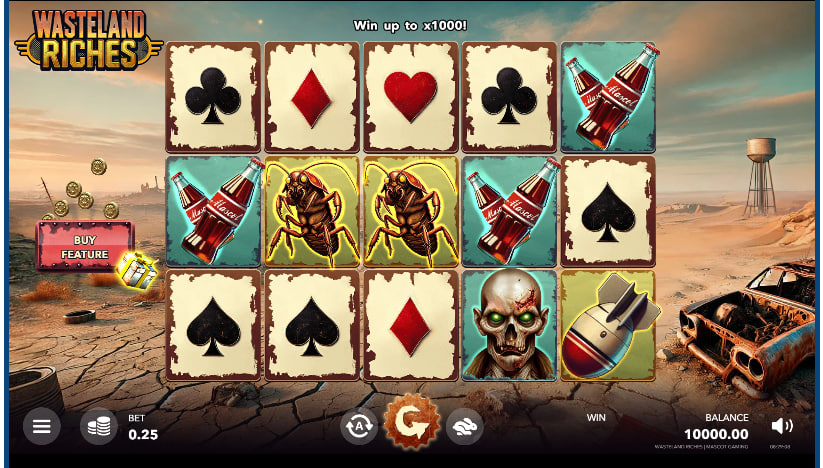This screenshot has height=468, width=823.
Task: Open the coin stack bet settings
Action: 98,427
